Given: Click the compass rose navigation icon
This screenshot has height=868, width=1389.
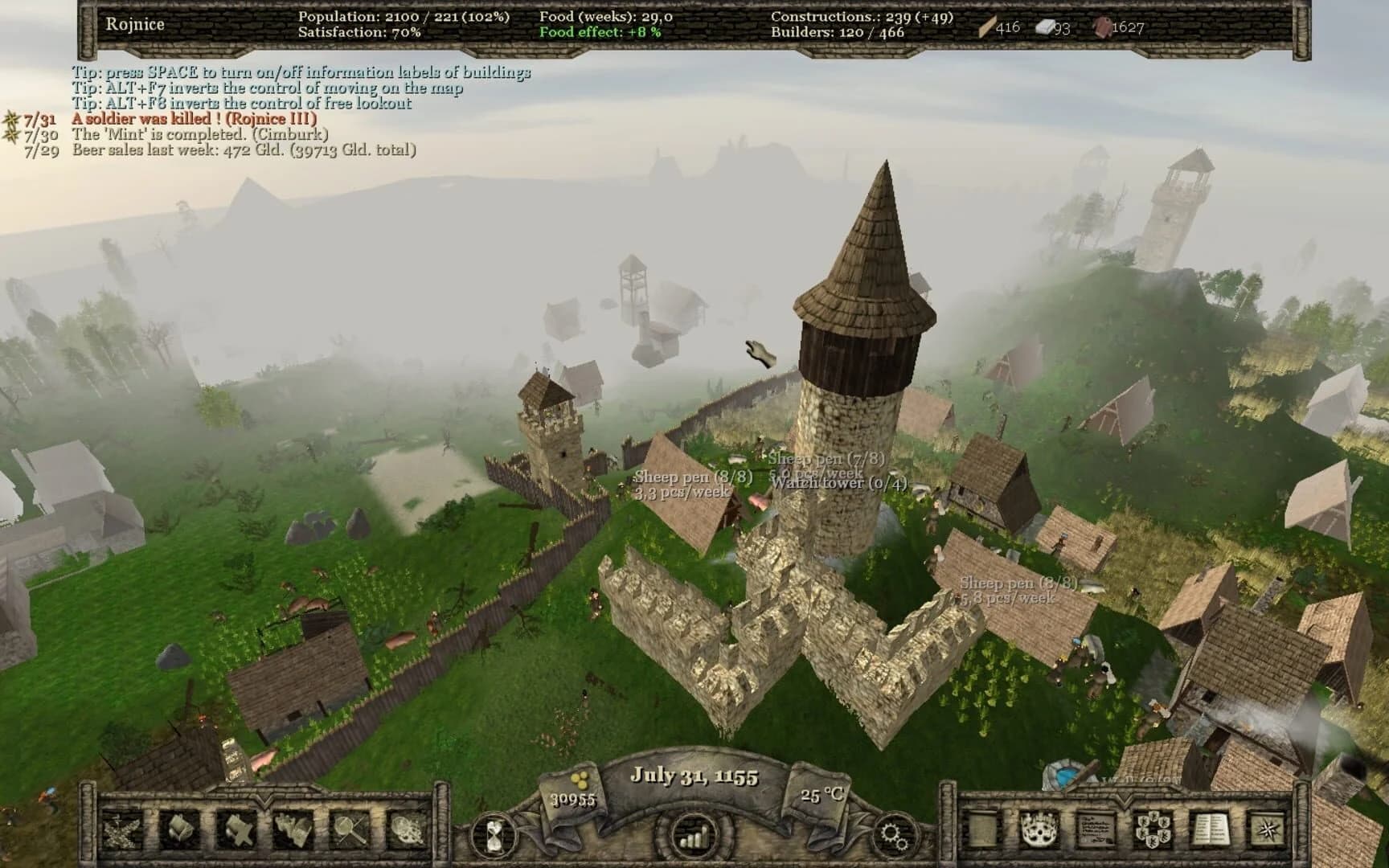Looking at the screenshot, I should [x=1267, y=829].
